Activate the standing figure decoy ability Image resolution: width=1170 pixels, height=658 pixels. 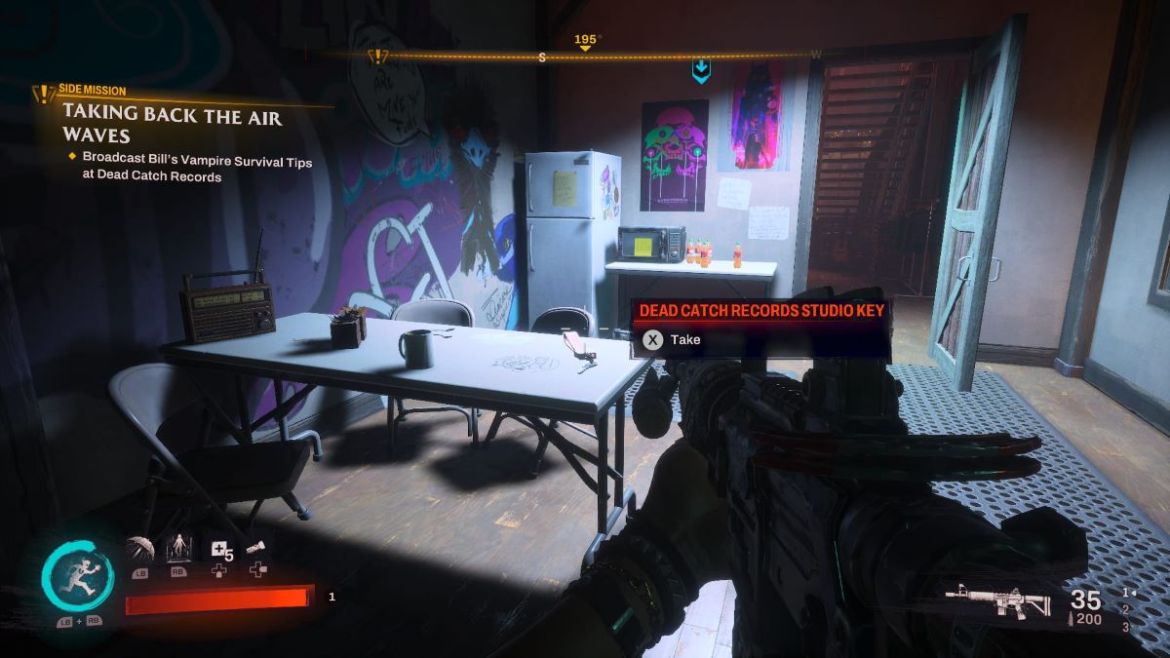click(x=178, y=549)
